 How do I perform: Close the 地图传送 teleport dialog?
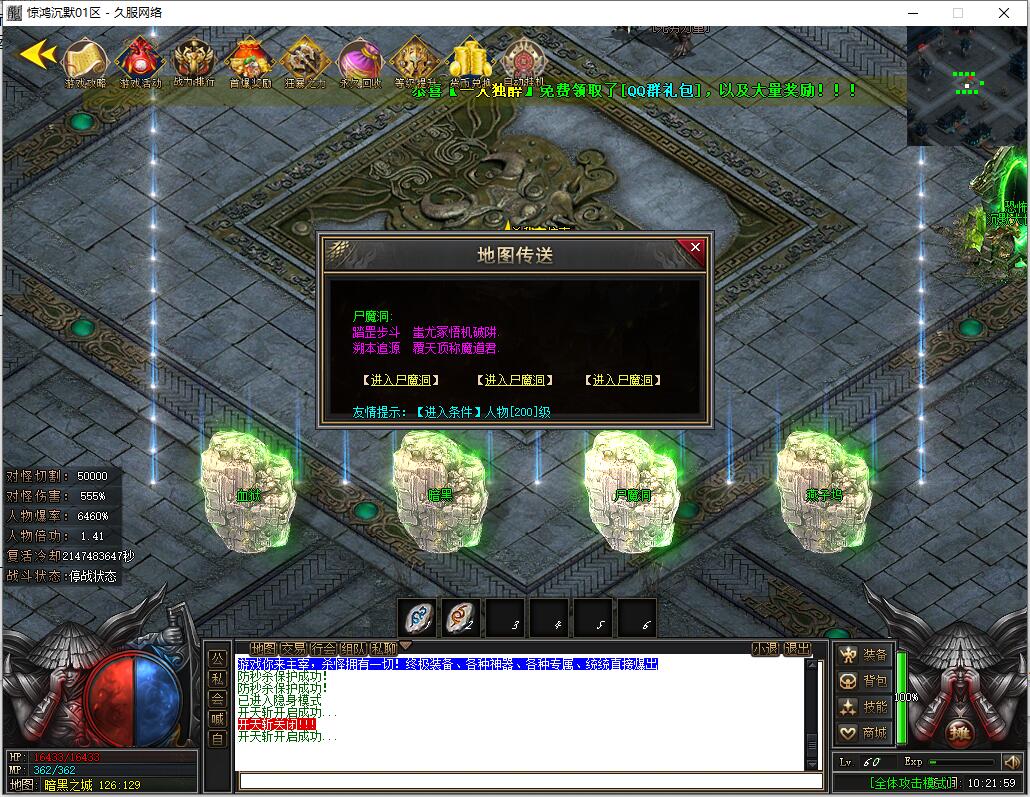click(x=695, y=247)
